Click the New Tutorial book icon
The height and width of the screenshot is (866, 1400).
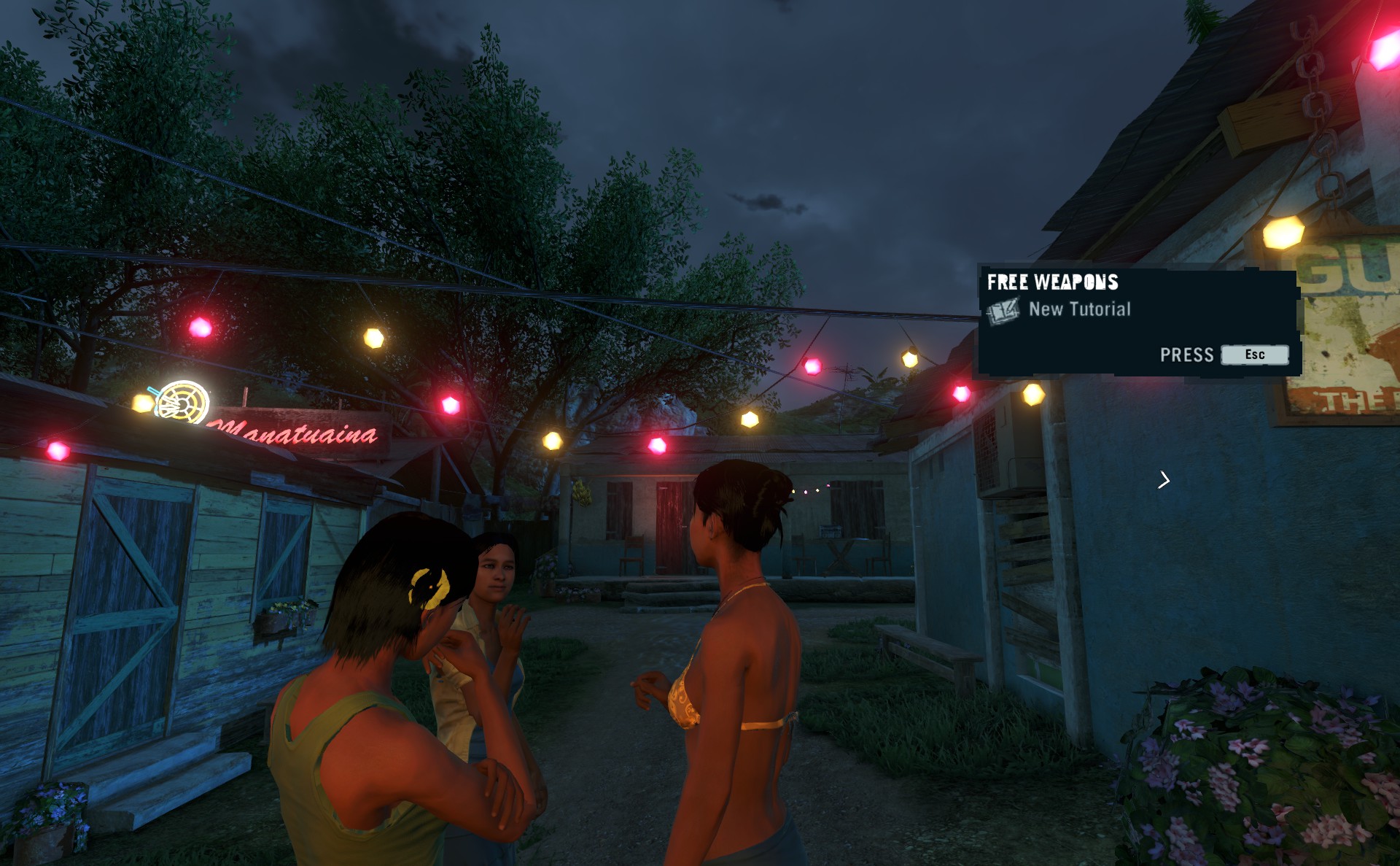(1003, 311)
